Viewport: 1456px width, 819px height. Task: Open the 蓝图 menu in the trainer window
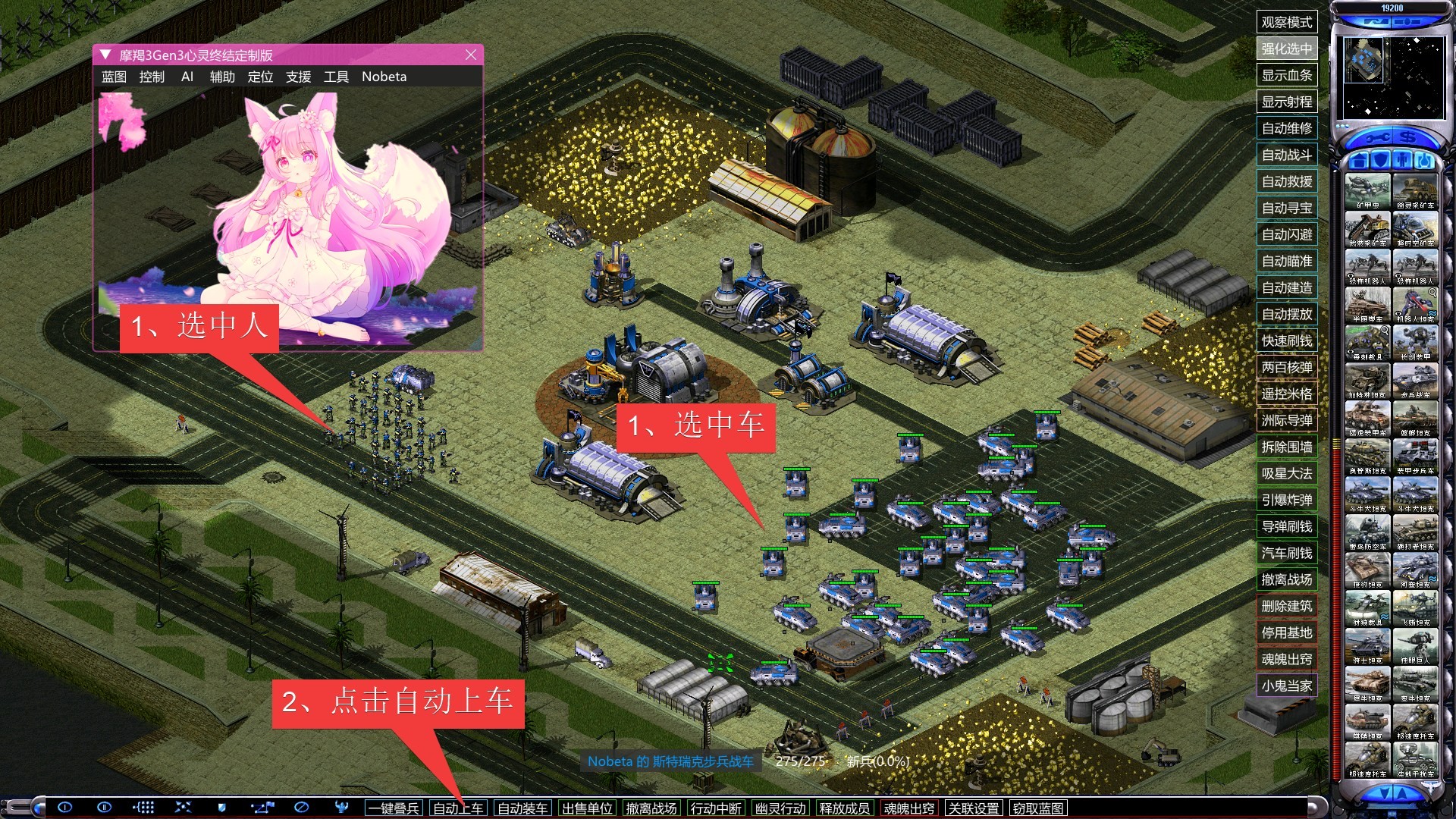114,77
